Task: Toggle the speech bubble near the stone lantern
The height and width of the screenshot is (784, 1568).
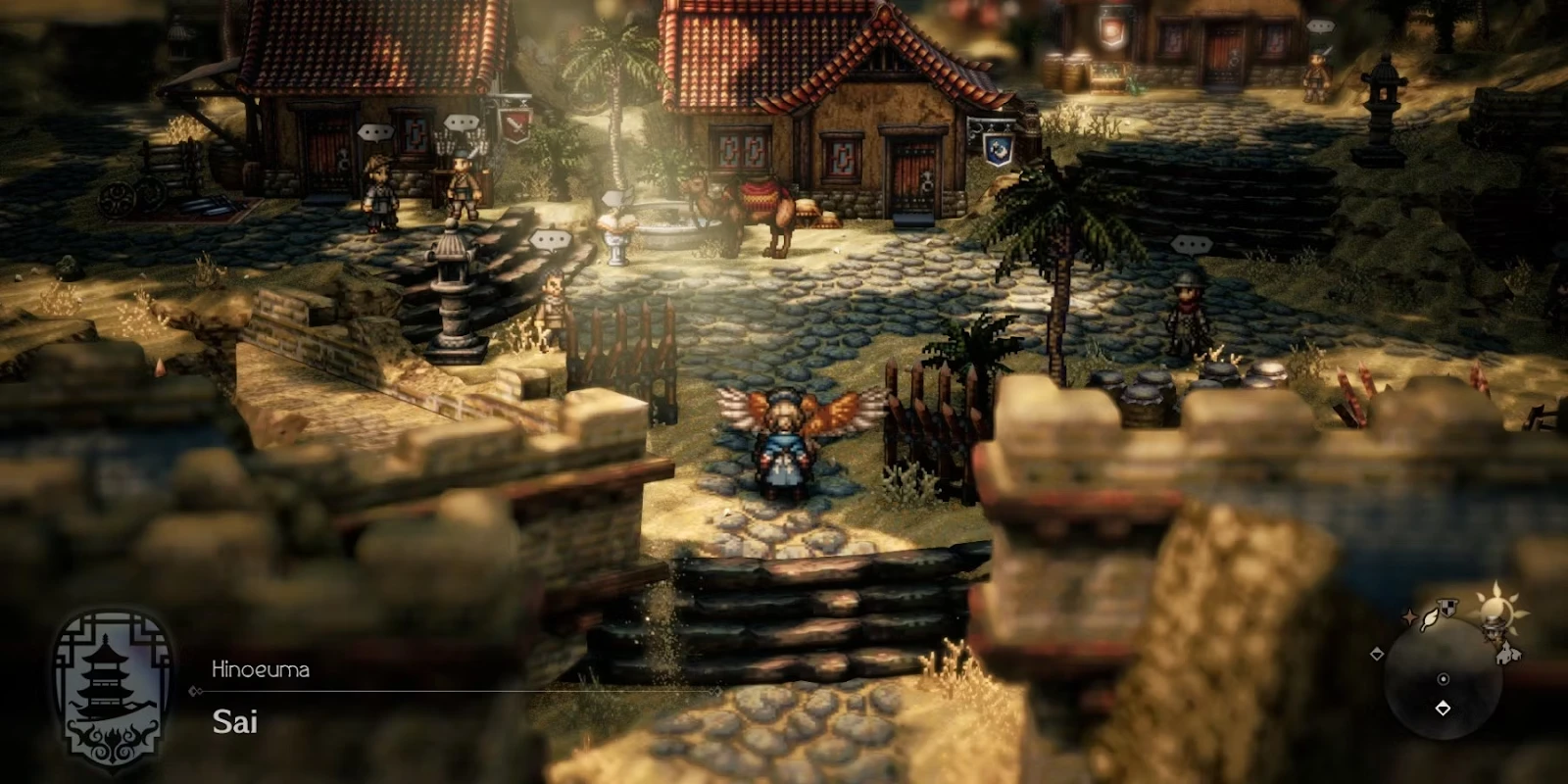Action: [x=553, y=236]
